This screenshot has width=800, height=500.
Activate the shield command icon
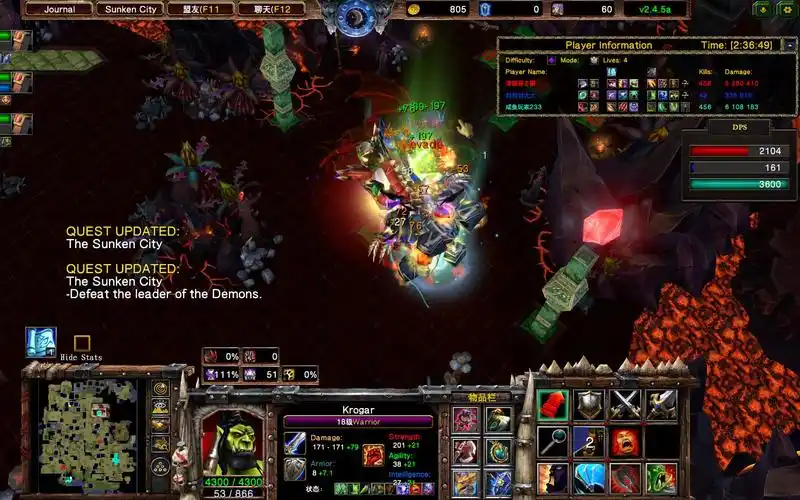pos(590,403)
